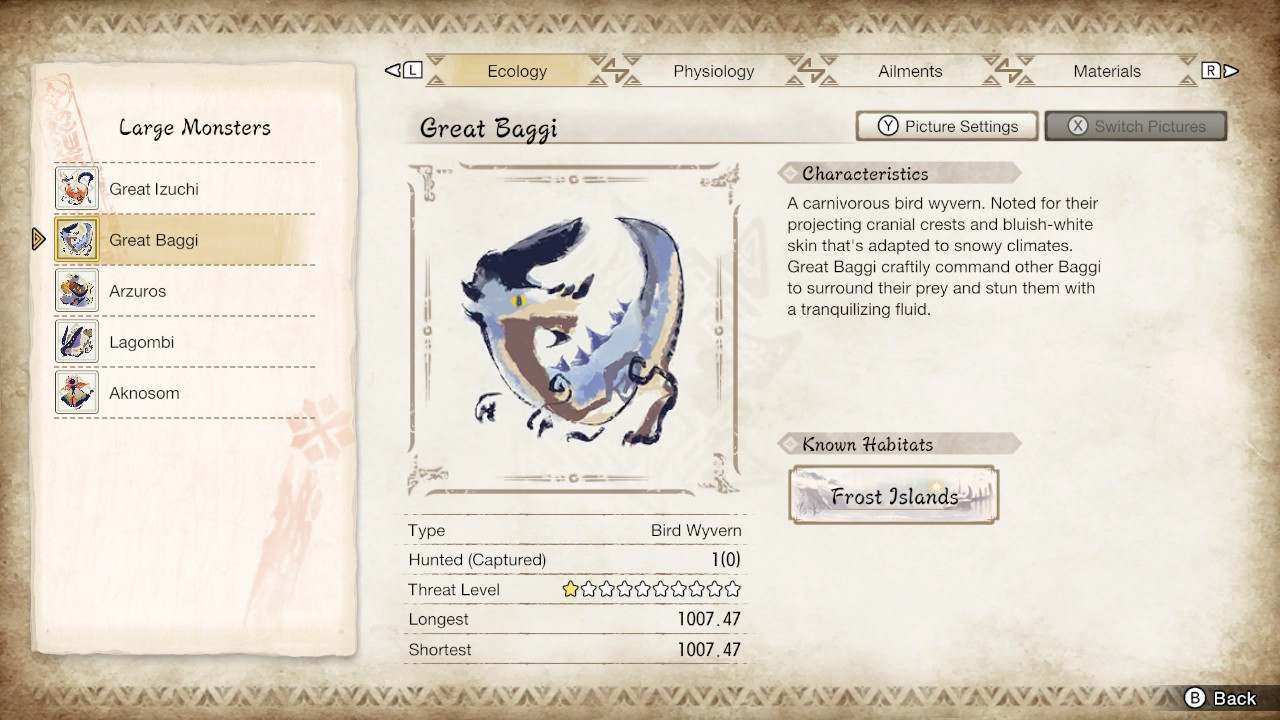This screenshot has width=1280, height=720.
Task: Select the Great Baggi highlighted list entry
Action: [x=185, y=239]
